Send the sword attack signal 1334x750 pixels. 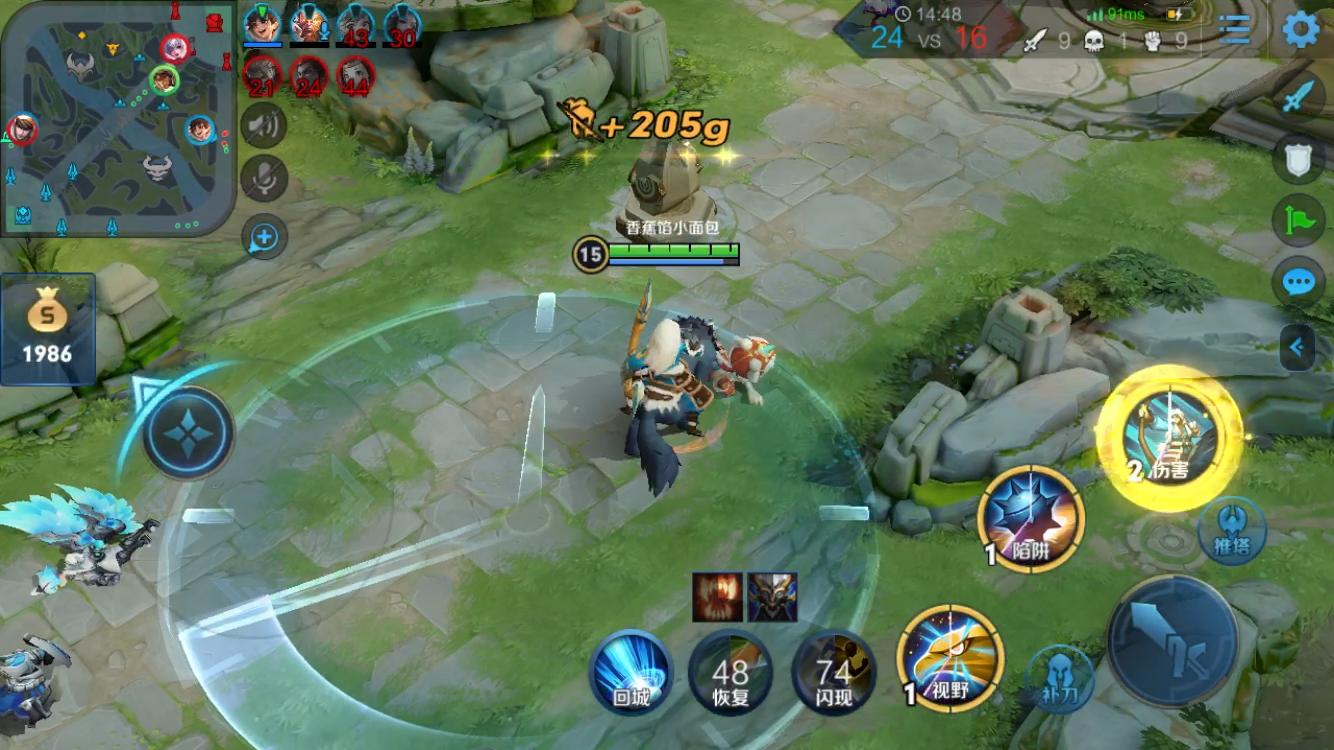1298,98
